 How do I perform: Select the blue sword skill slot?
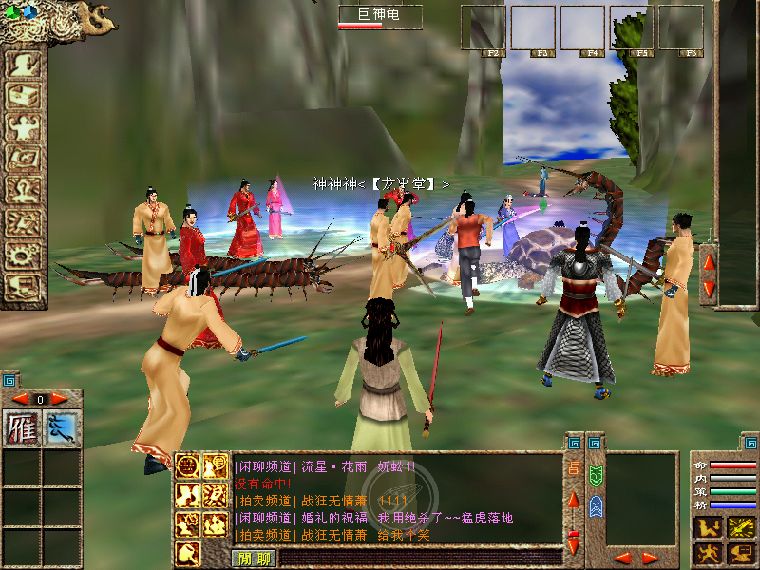[x=61, y=427]
